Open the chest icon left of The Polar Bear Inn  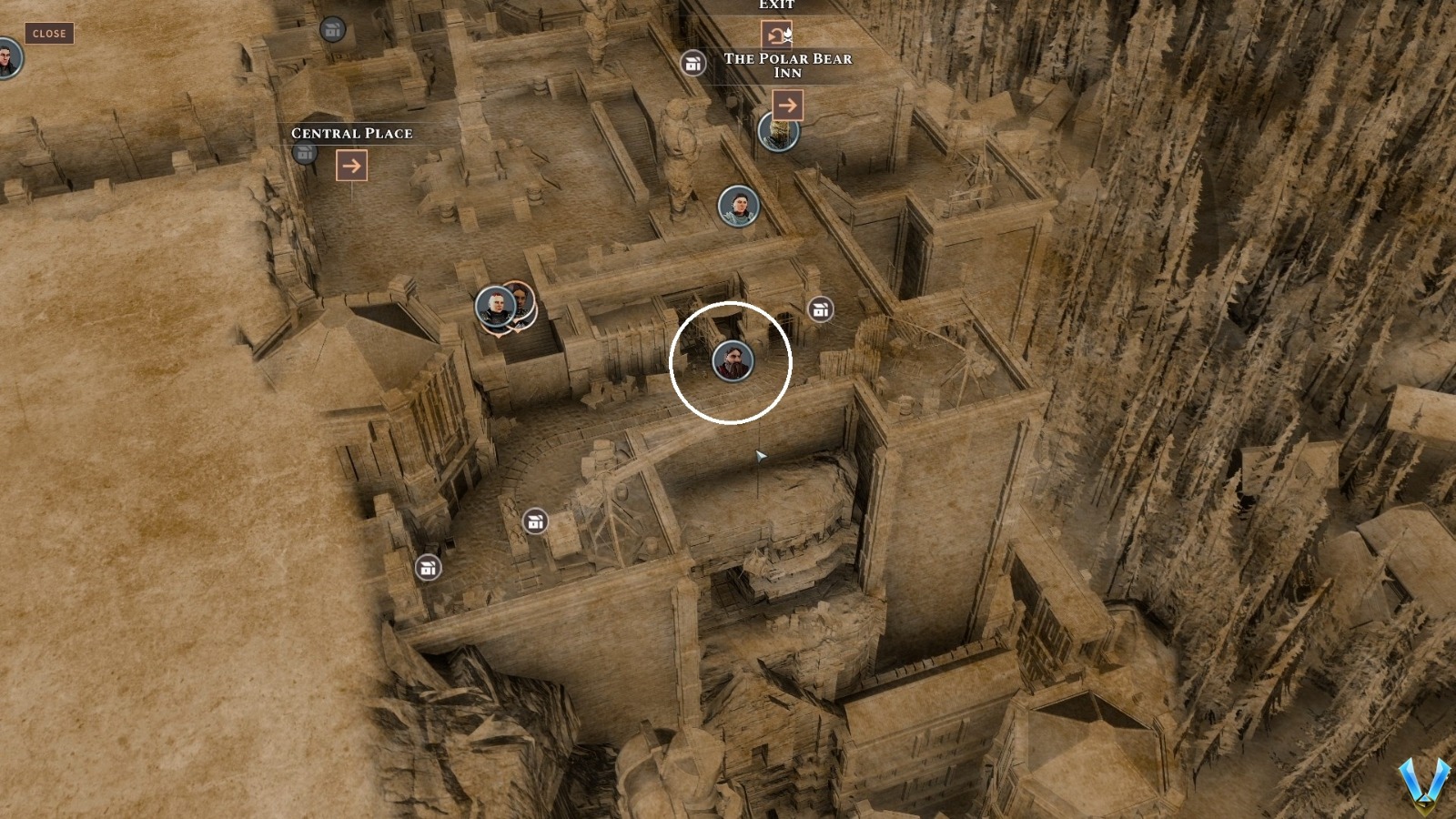tap(693, 65)
